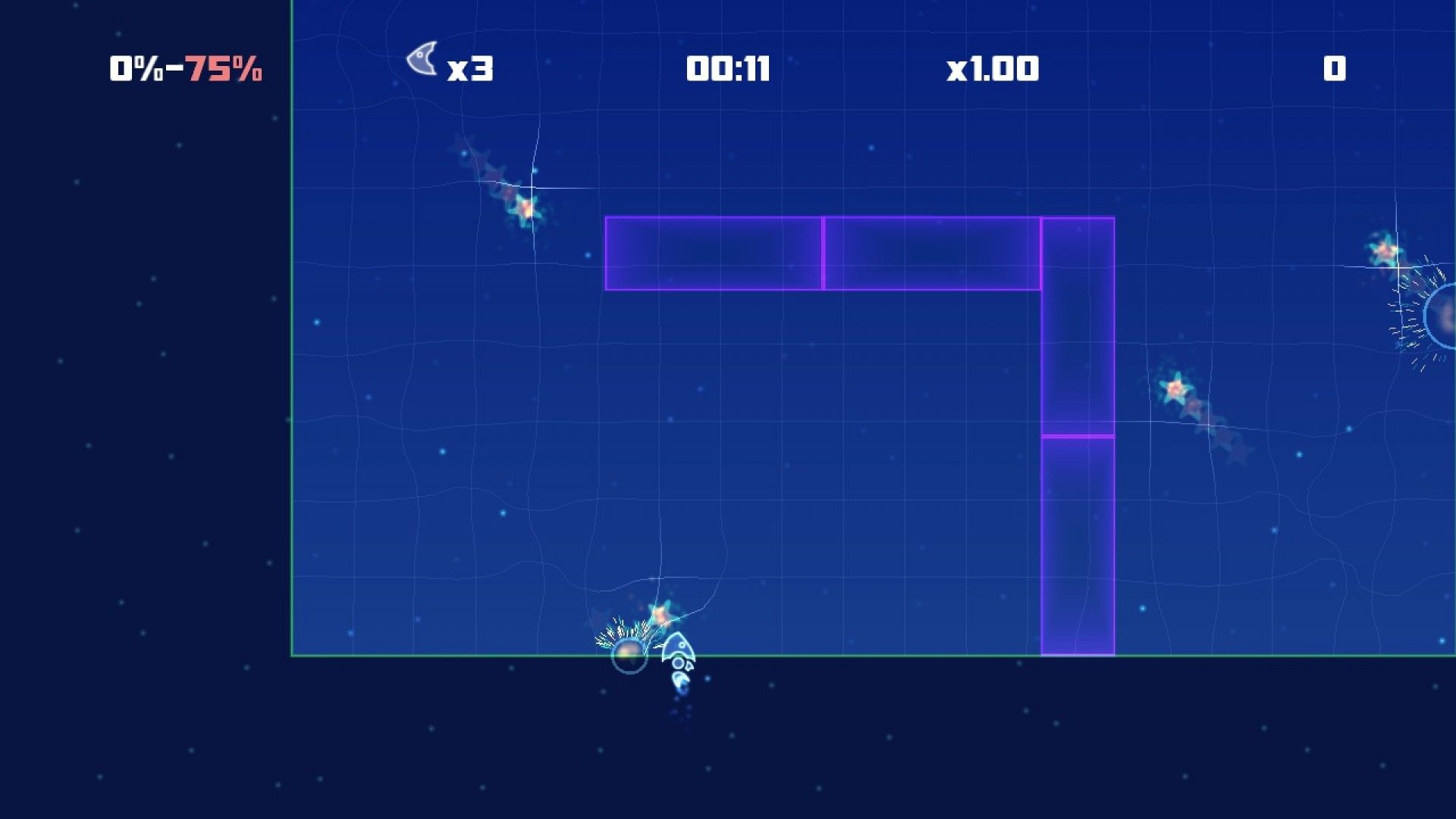Click the x3 lives counter text

tap(471, 70)
